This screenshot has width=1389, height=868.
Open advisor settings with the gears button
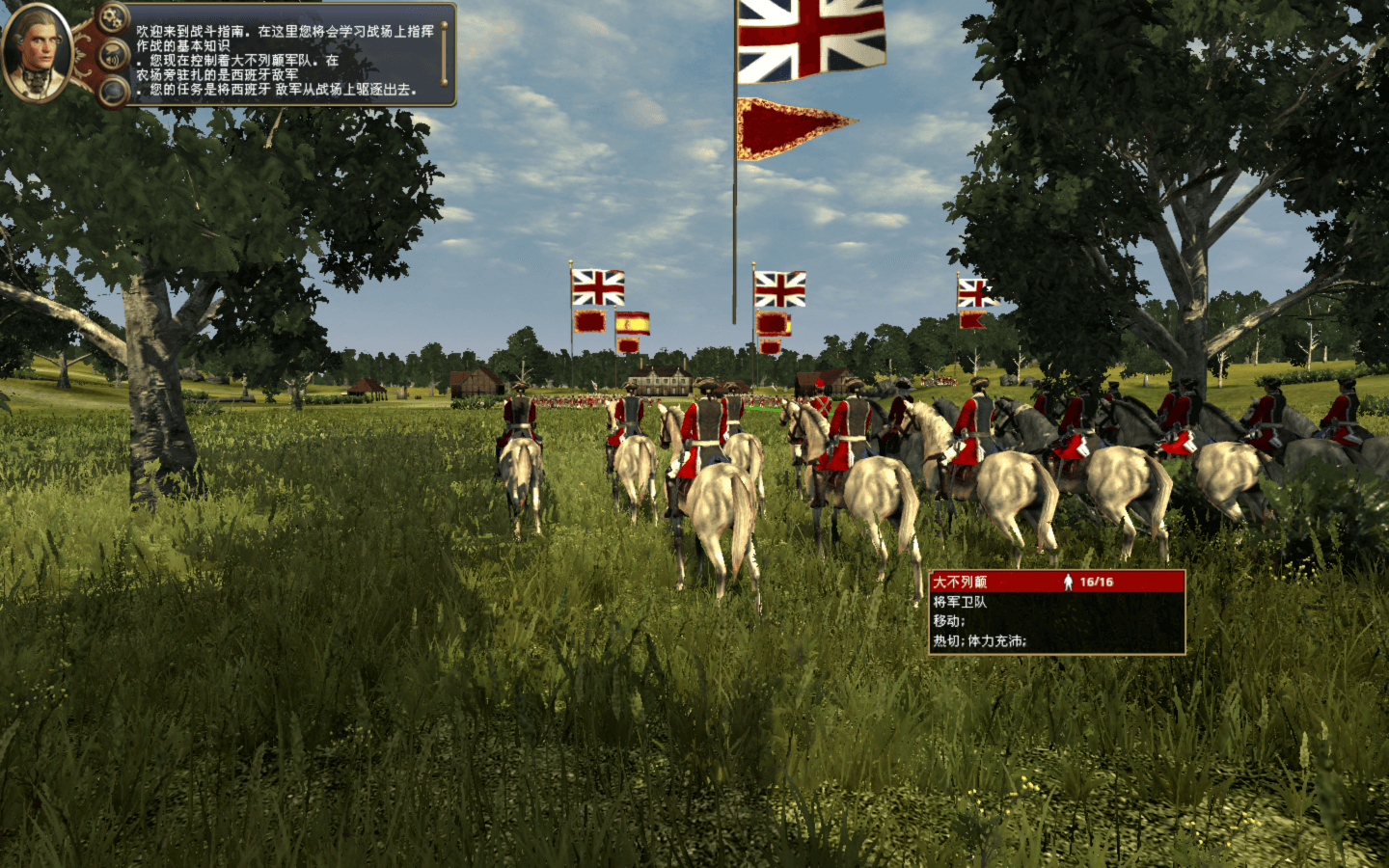click(112, 18)
